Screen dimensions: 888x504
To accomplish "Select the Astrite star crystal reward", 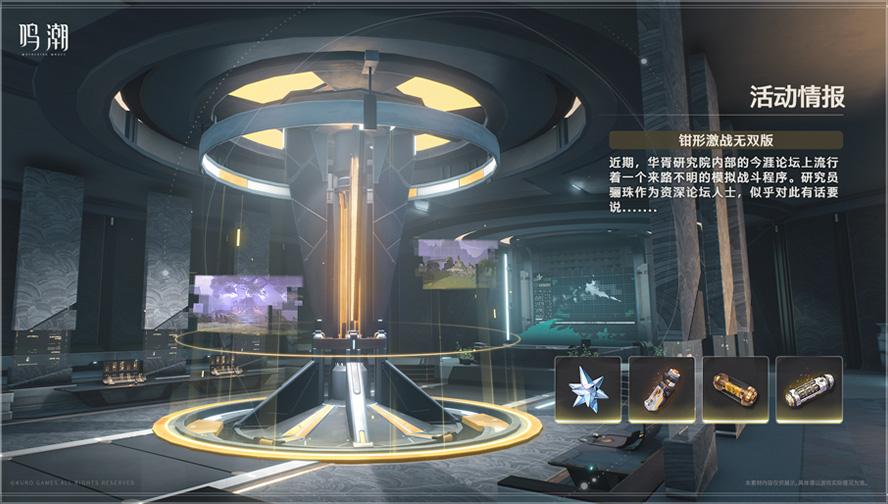I will point(588,389).
